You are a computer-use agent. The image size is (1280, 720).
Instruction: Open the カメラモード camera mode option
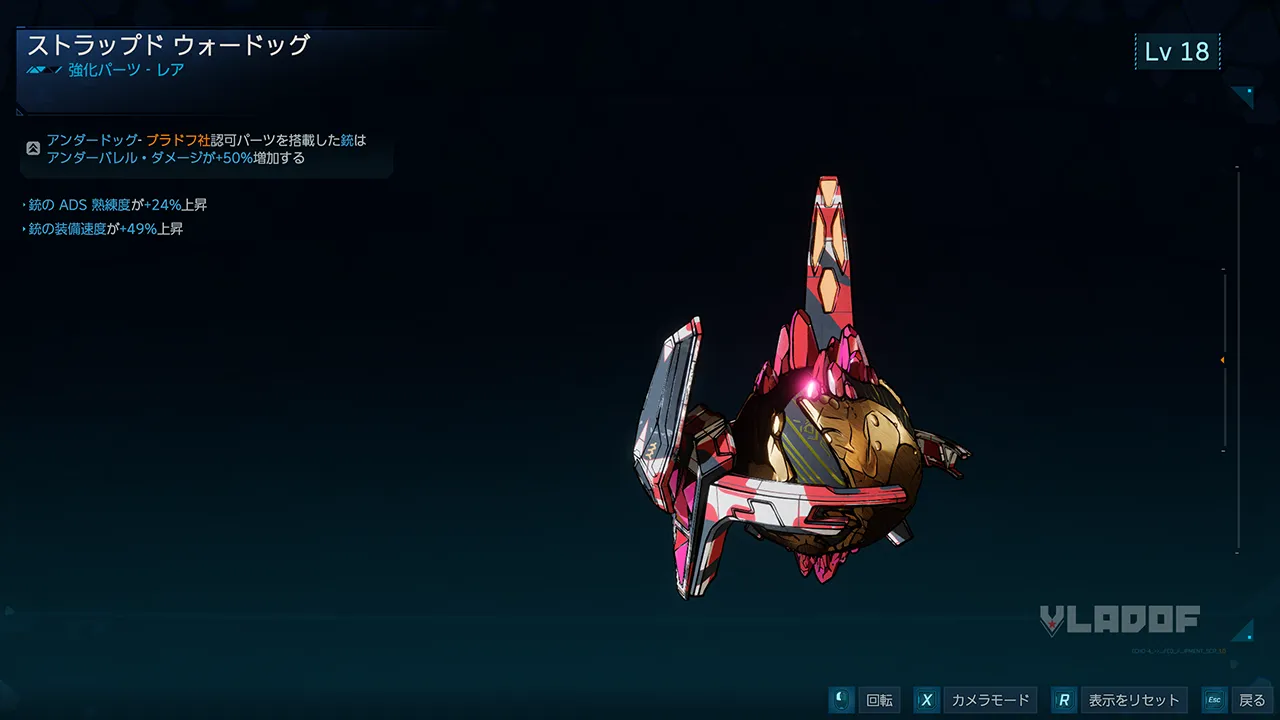pyautogui.click(x=975, y=700)
